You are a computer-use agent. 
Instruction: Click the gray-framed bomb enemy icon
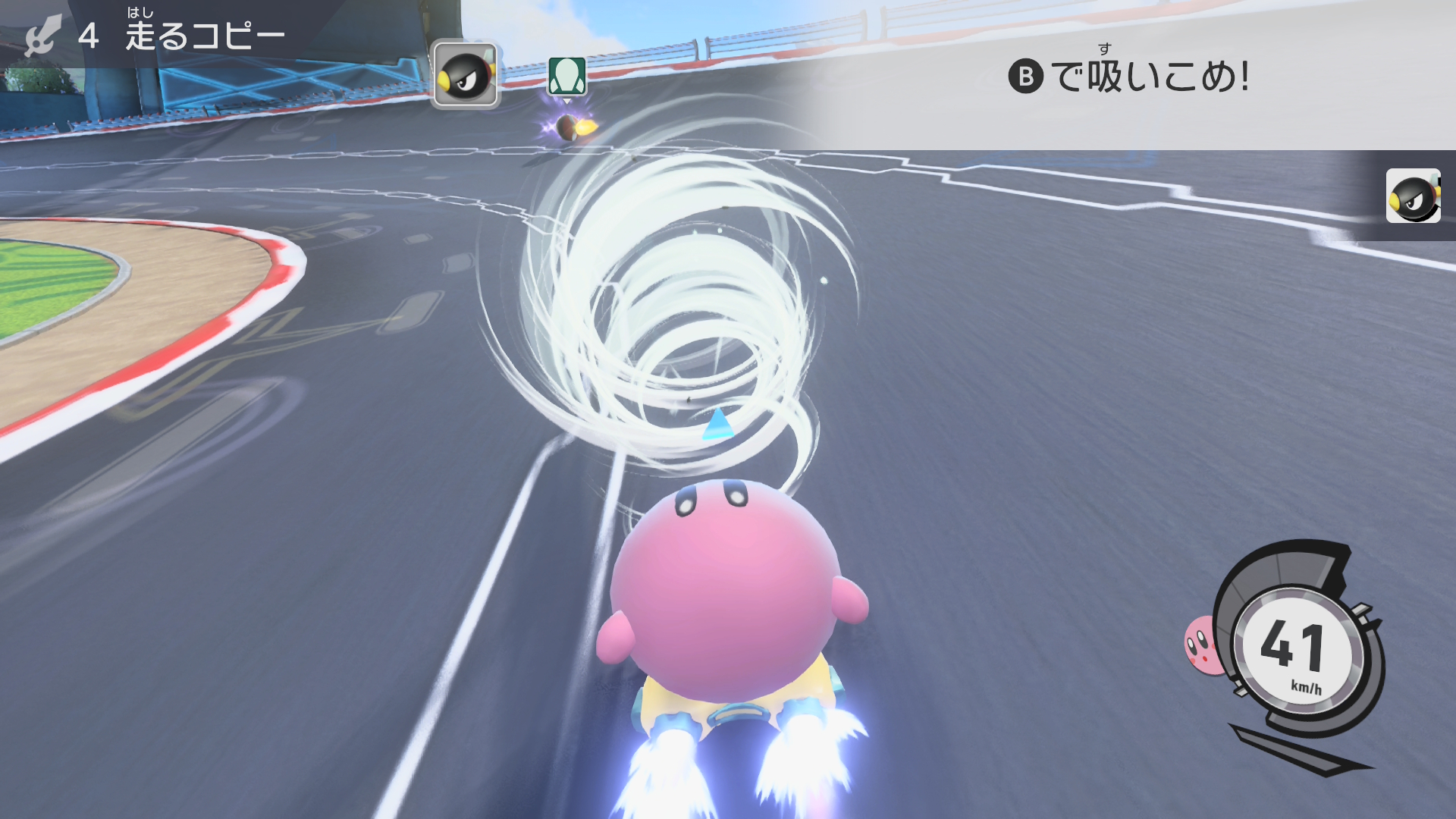466,74
